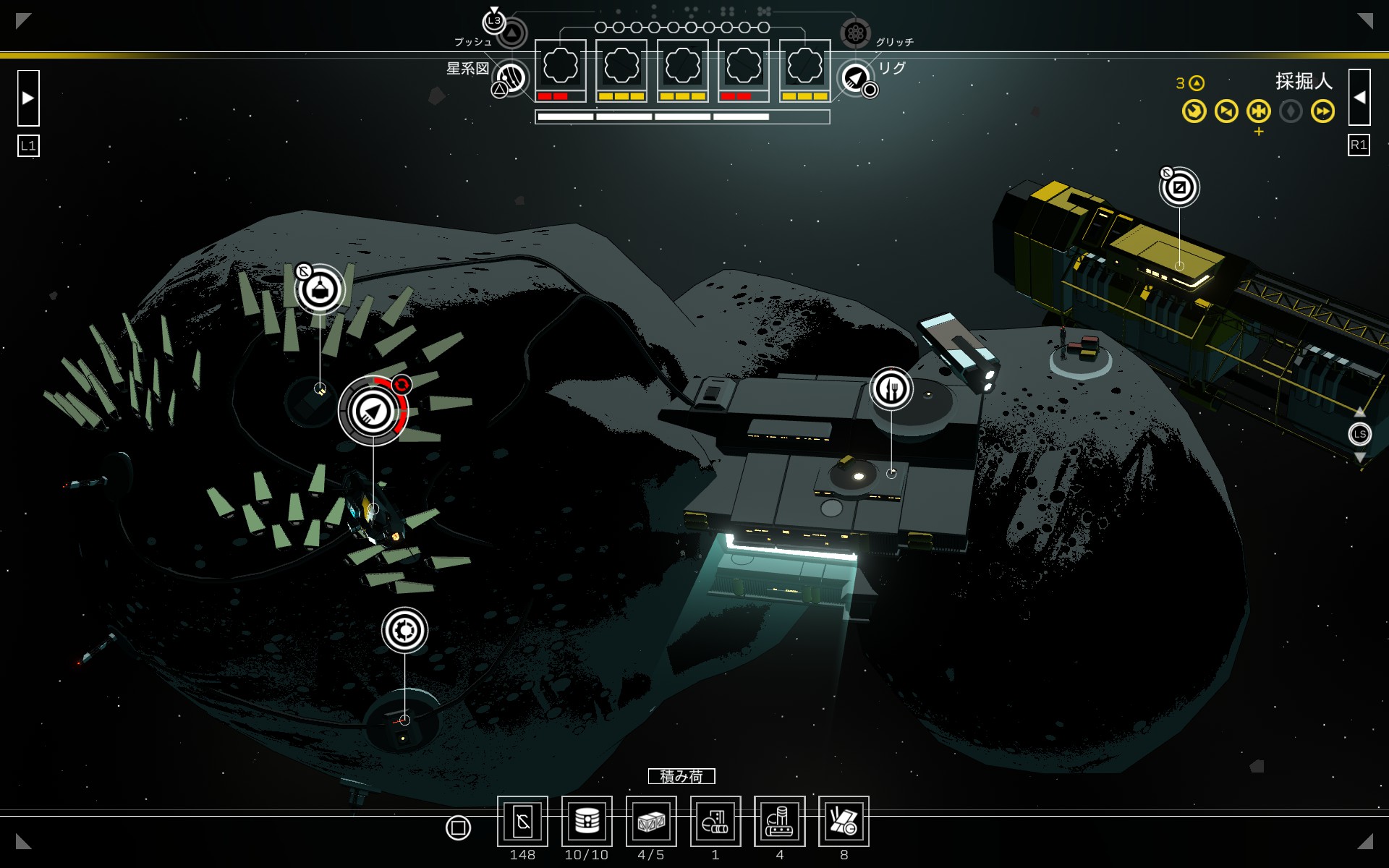Viewport: 1389px width, 868px height.
Task: Activate the プッシュ push icon
Action: click(x=511, y=33)
